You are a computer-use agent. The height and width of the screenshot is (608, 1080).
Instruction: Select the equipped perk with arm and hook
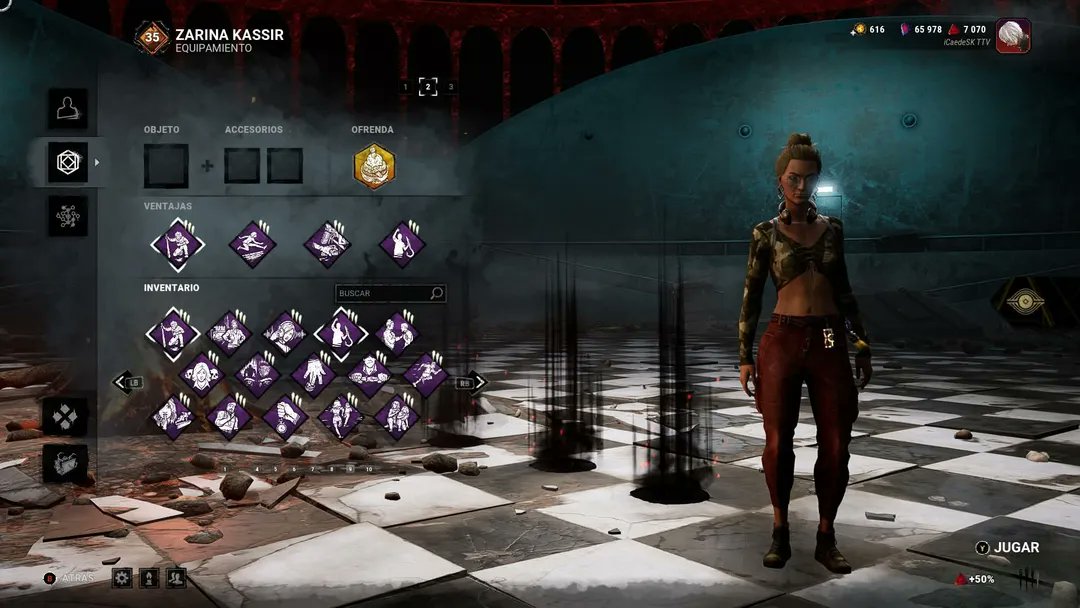click(x=402, y=244)
